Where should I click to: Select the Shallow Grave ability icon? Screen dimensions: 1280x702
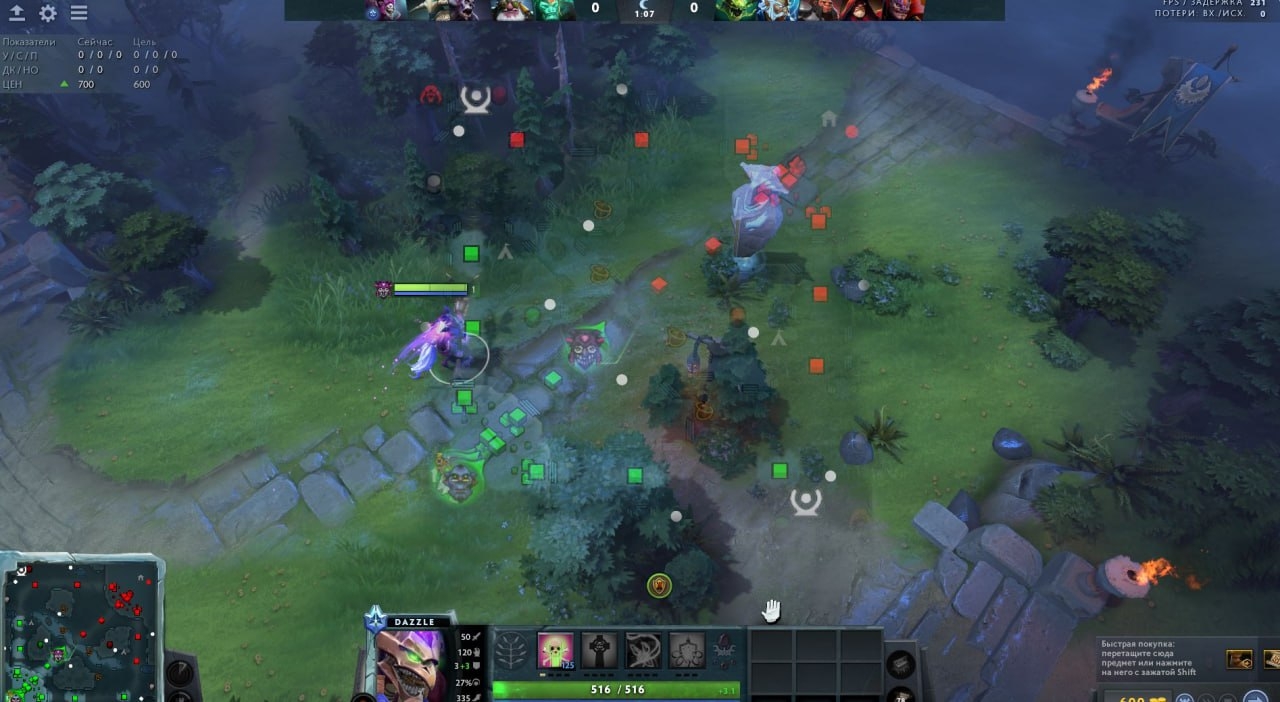[599, 650]
